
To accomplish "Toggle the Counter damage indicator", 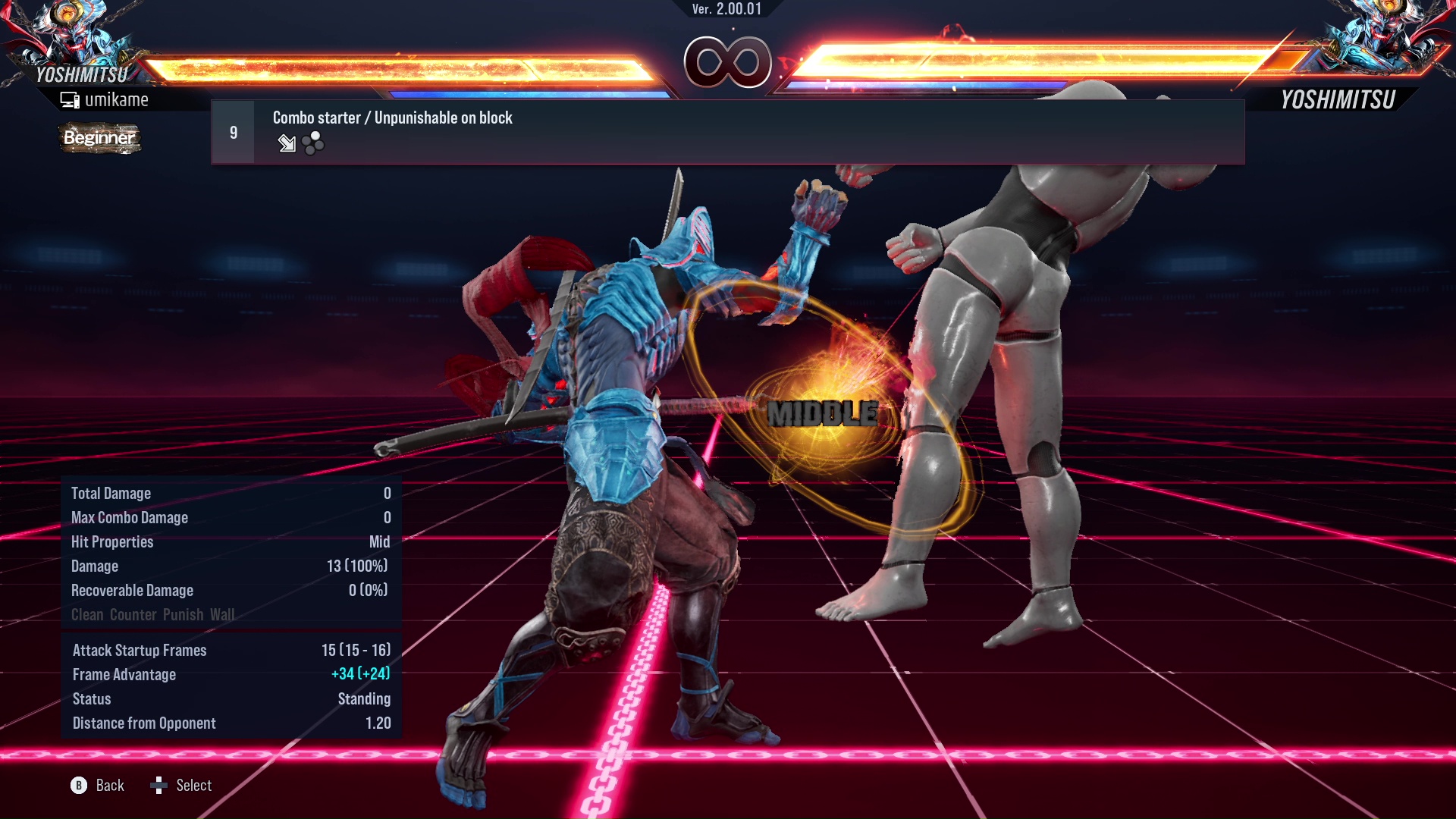I will 133,615.
